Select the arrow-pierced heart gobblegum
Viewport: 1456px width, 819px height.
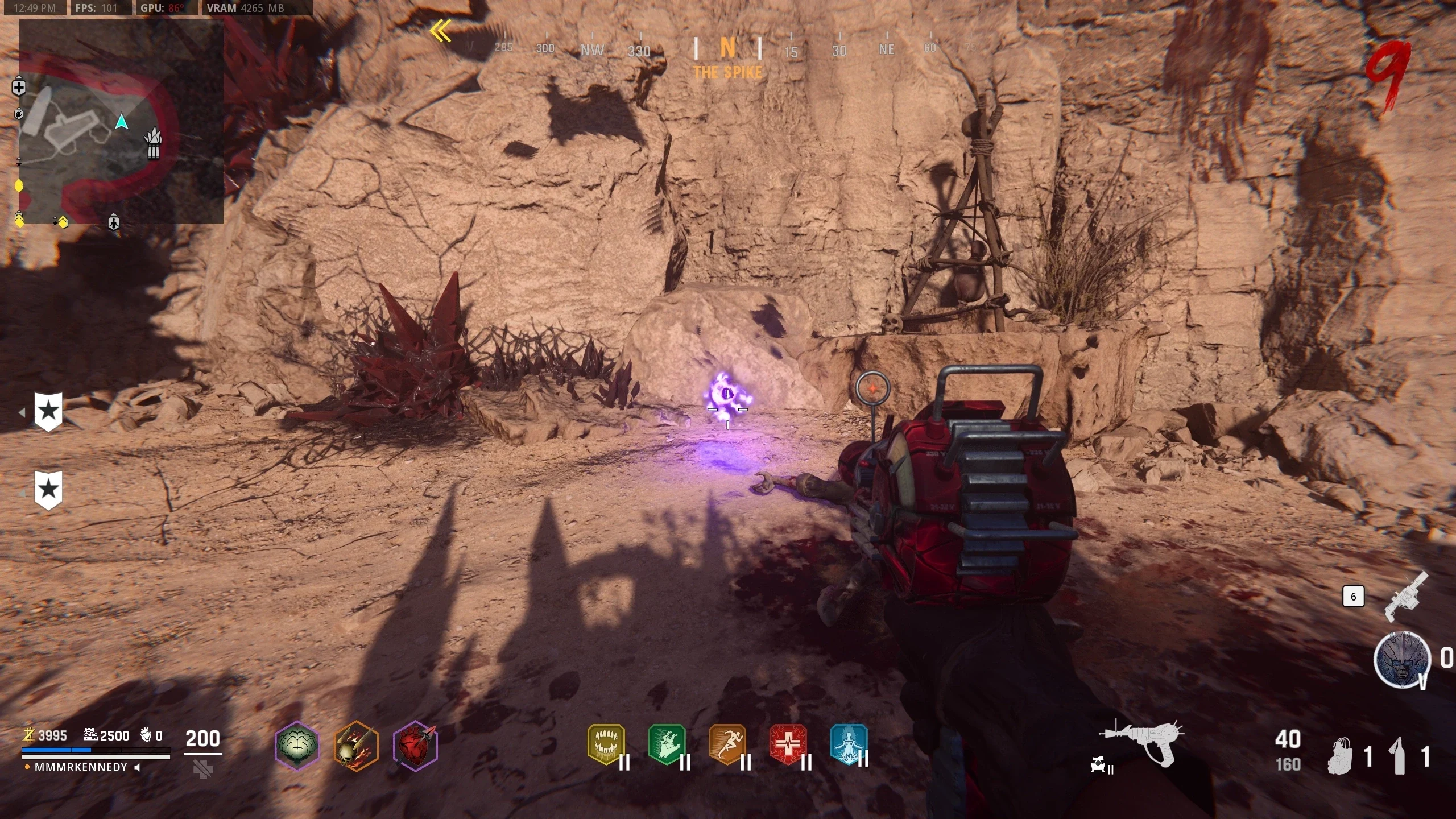point(415,746)
